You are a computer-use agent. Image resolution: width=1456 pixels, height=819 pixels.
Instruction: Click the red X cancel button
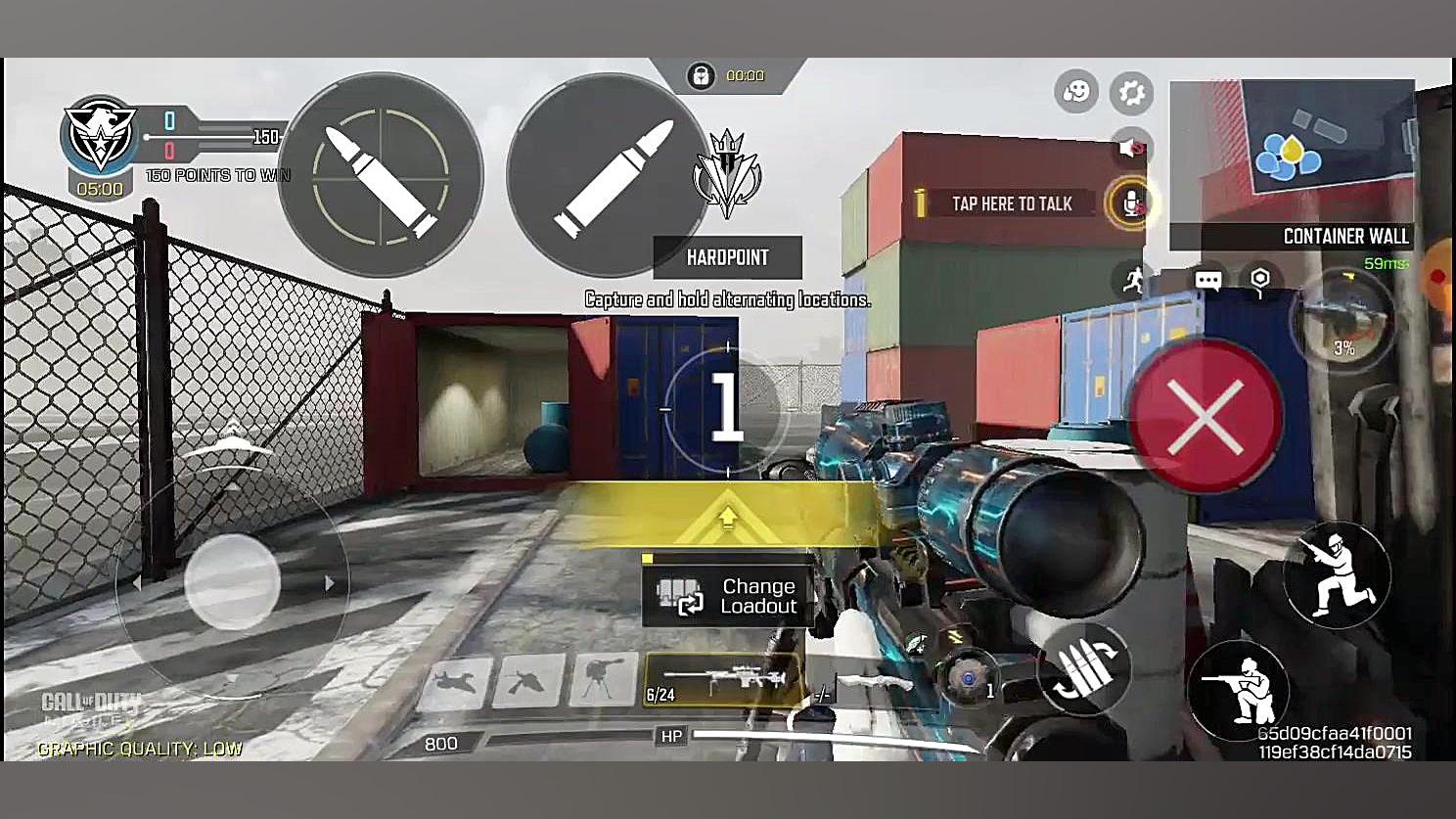[1206, 417]
